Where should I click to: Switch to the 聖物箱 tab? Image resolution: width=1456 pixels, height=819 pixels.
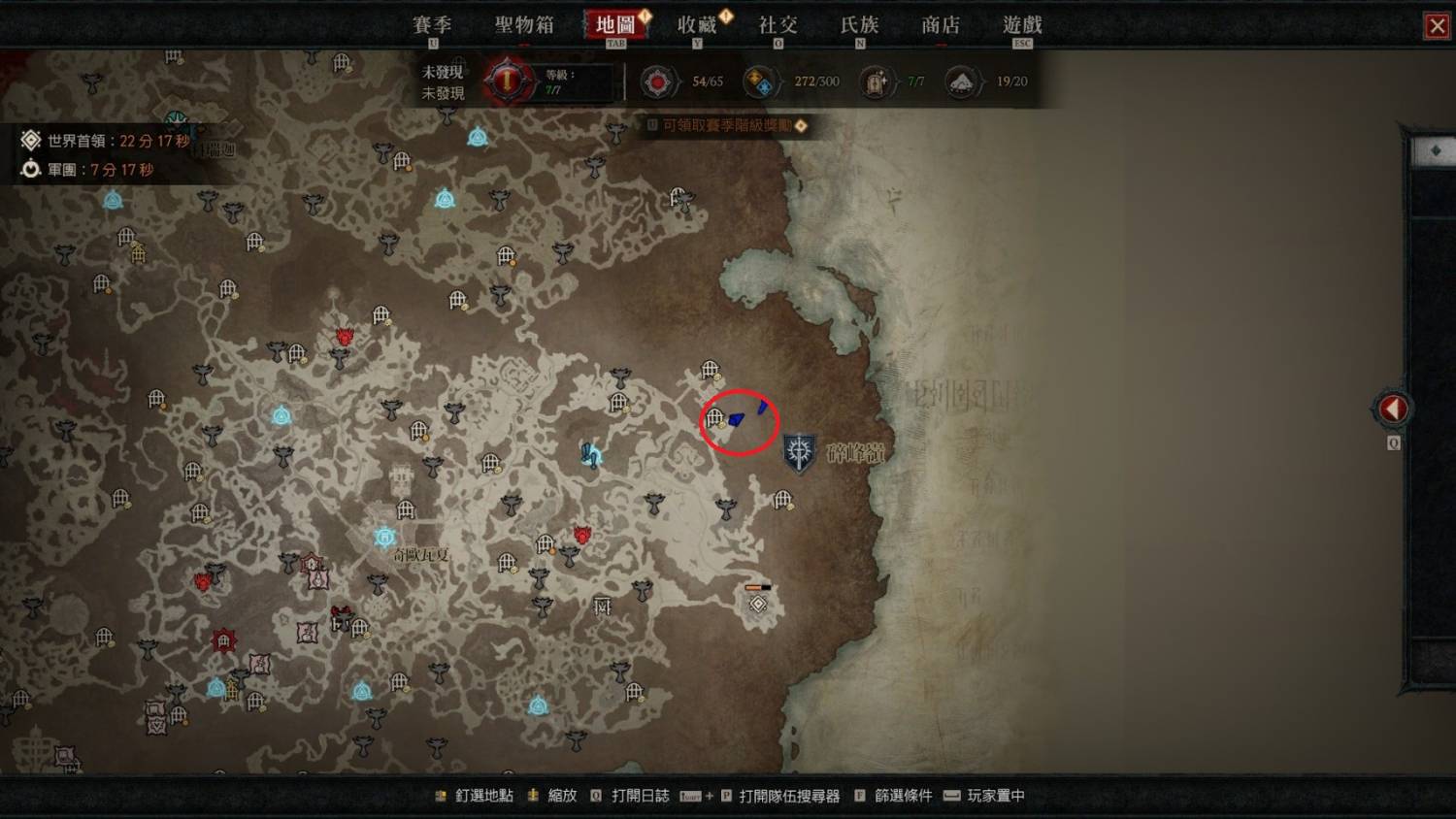(524, 25)
